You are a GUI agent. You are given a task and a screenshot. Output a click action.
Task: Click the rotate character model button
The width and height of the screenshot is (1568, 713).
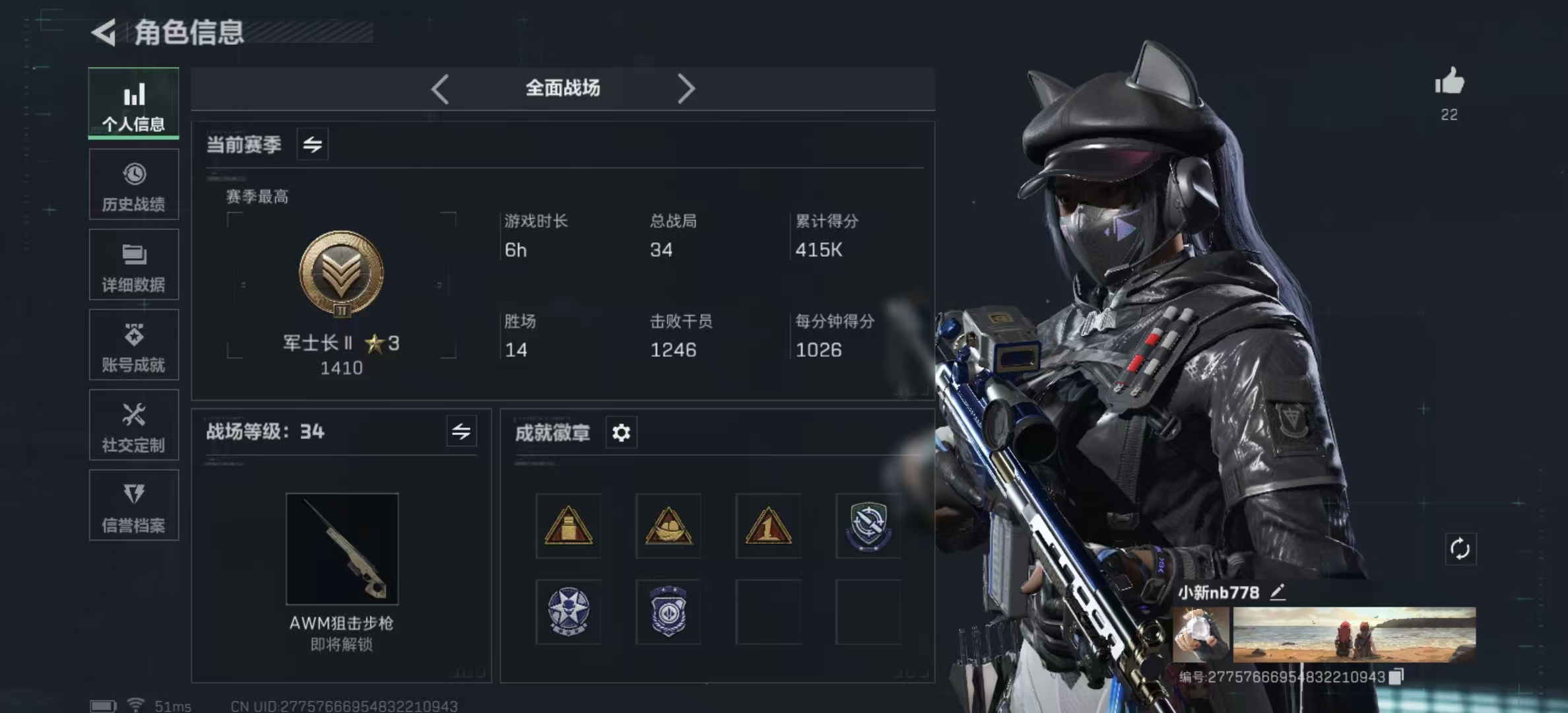pos(1460,549)
